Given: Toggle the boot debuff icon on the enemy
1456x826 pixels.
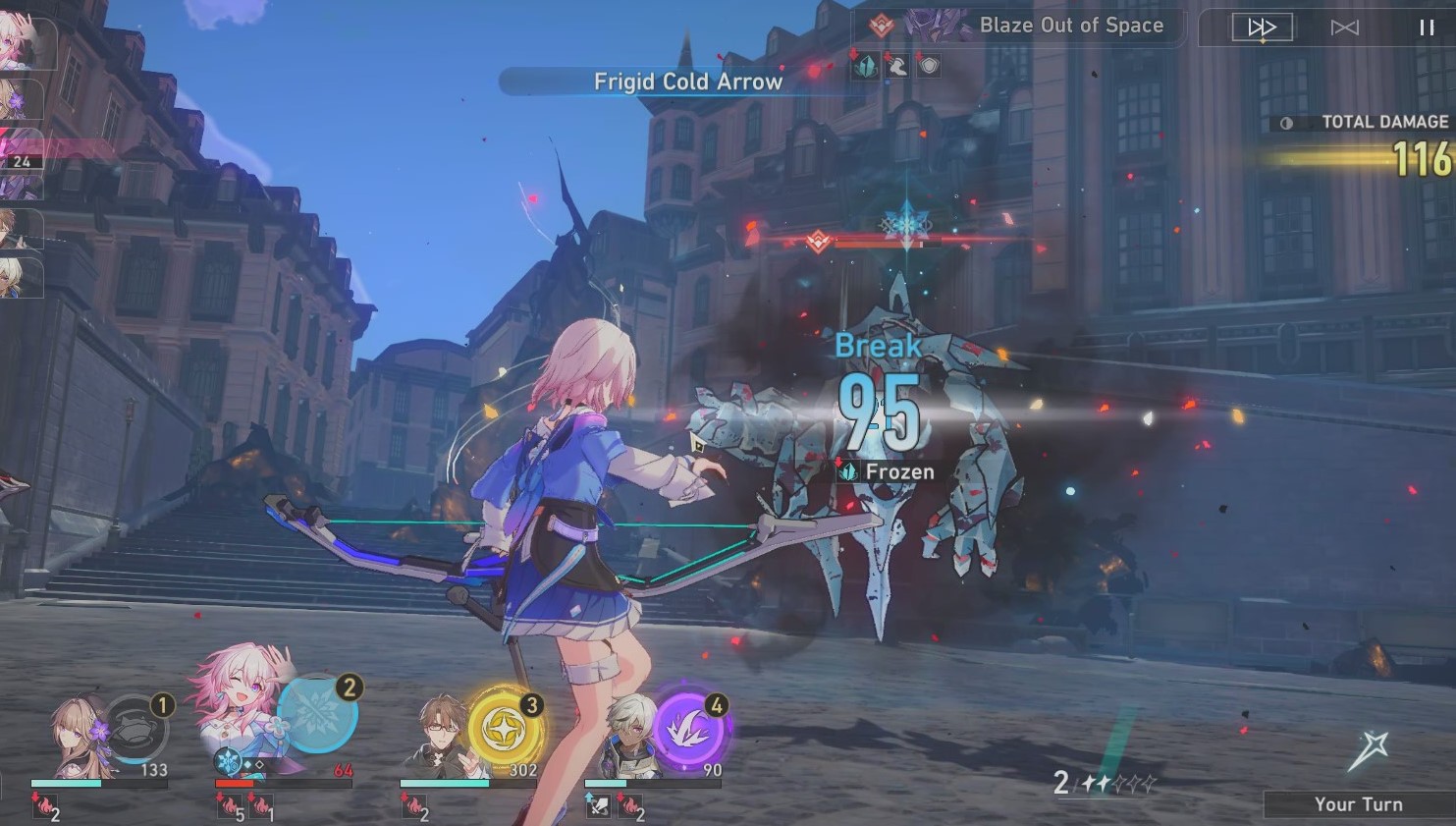Looking at the screenshot, I should coord(896,65).
